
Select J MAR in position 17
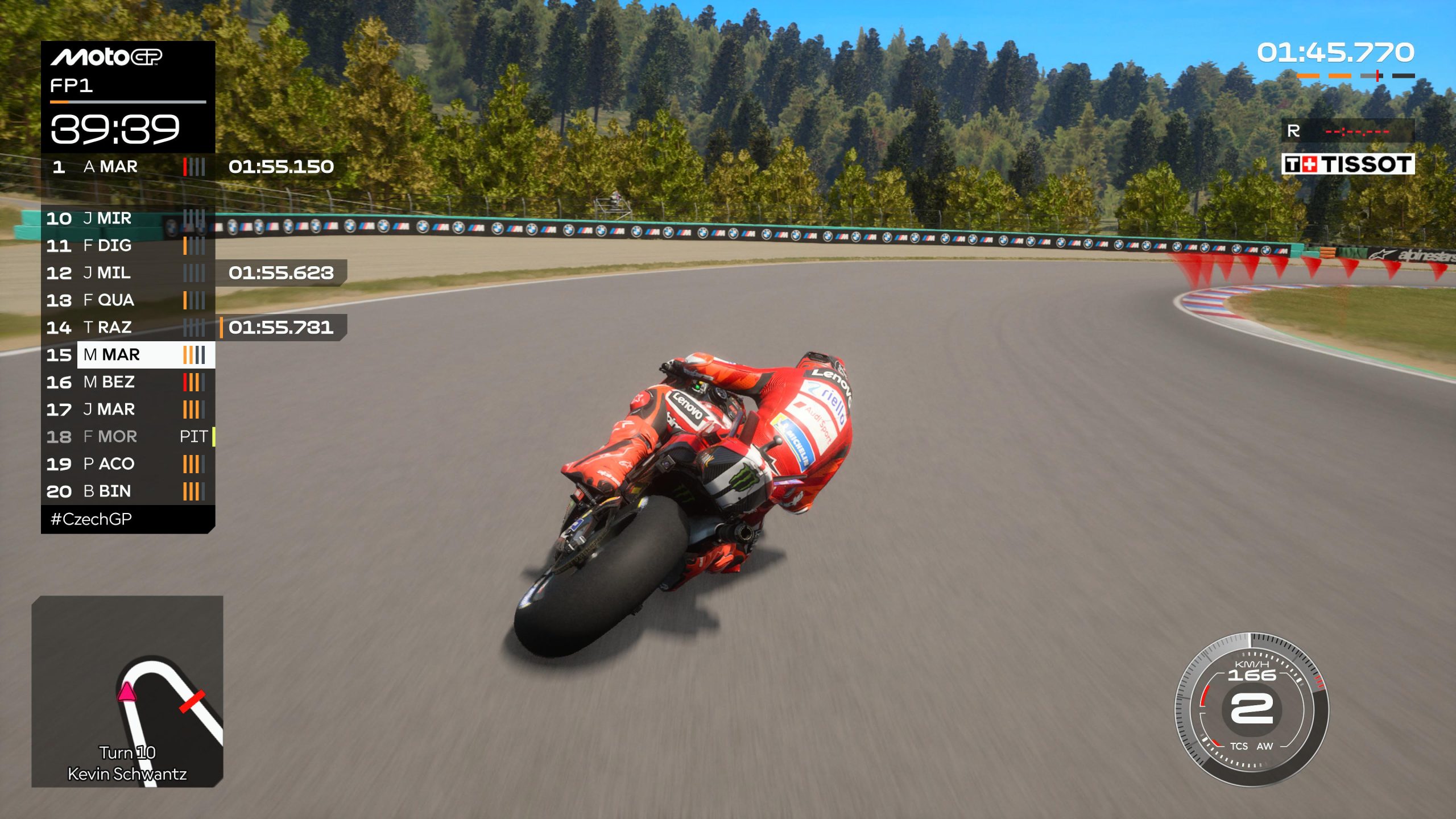pos(128,409)
